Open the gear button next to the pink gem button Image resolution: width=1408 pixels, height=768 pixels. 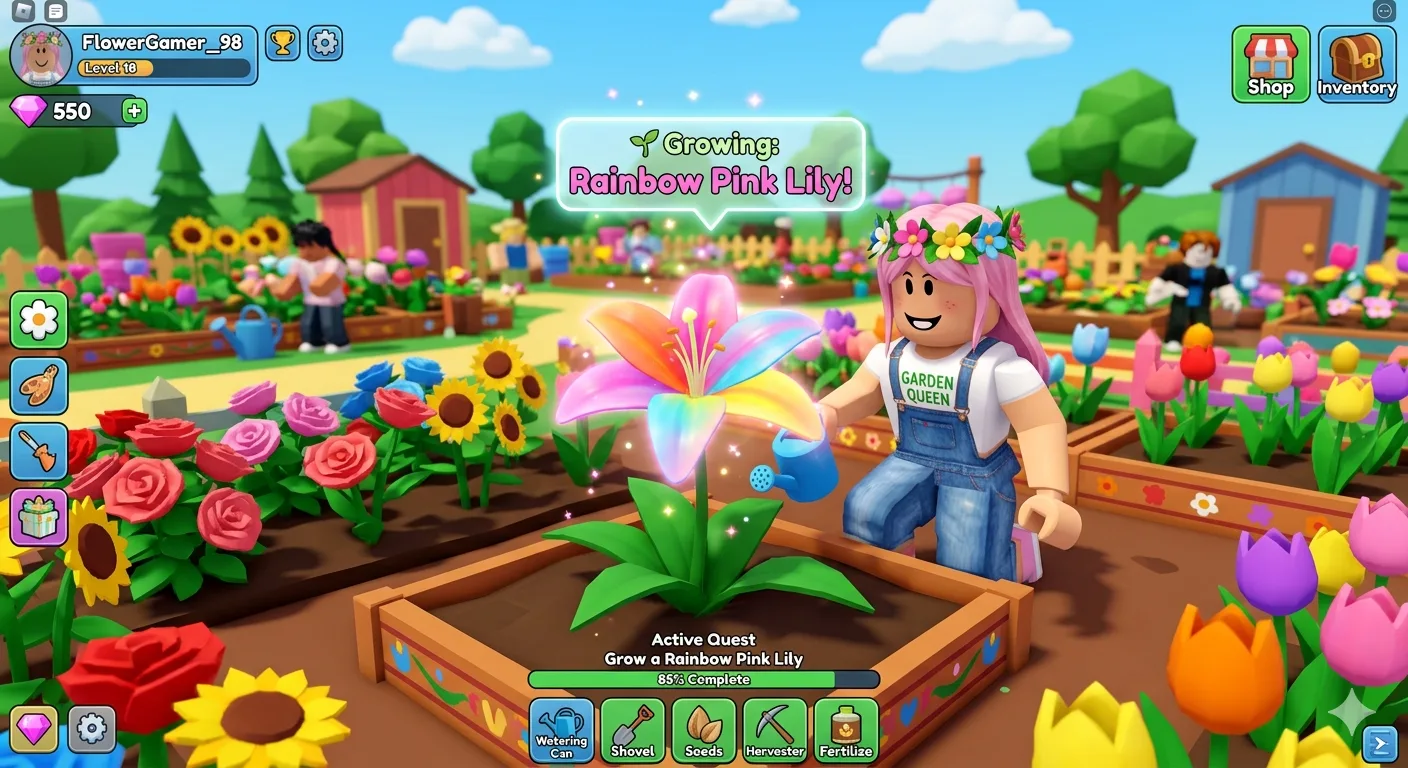[x=92, y=729]
